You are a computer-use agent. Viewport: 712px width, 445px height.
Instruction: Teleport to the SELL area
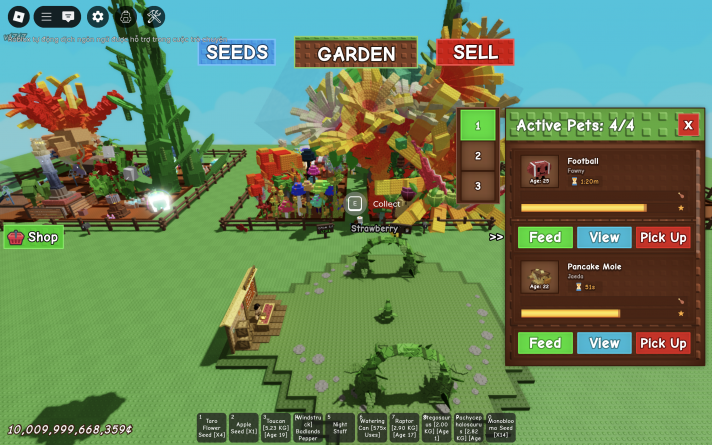click(475, 52)
